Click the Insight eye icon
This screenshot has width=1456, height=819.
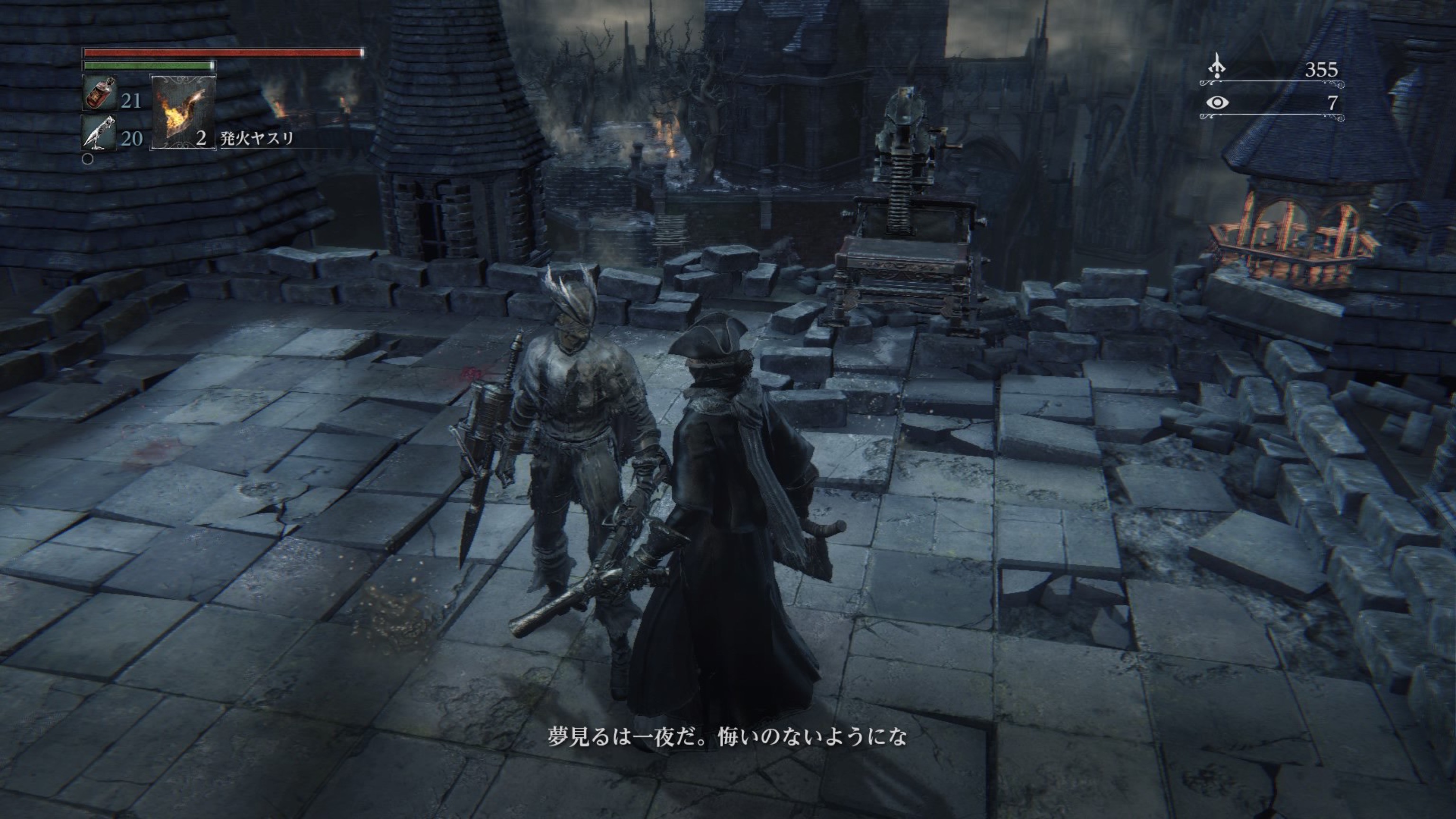[x=1217, y=103]
